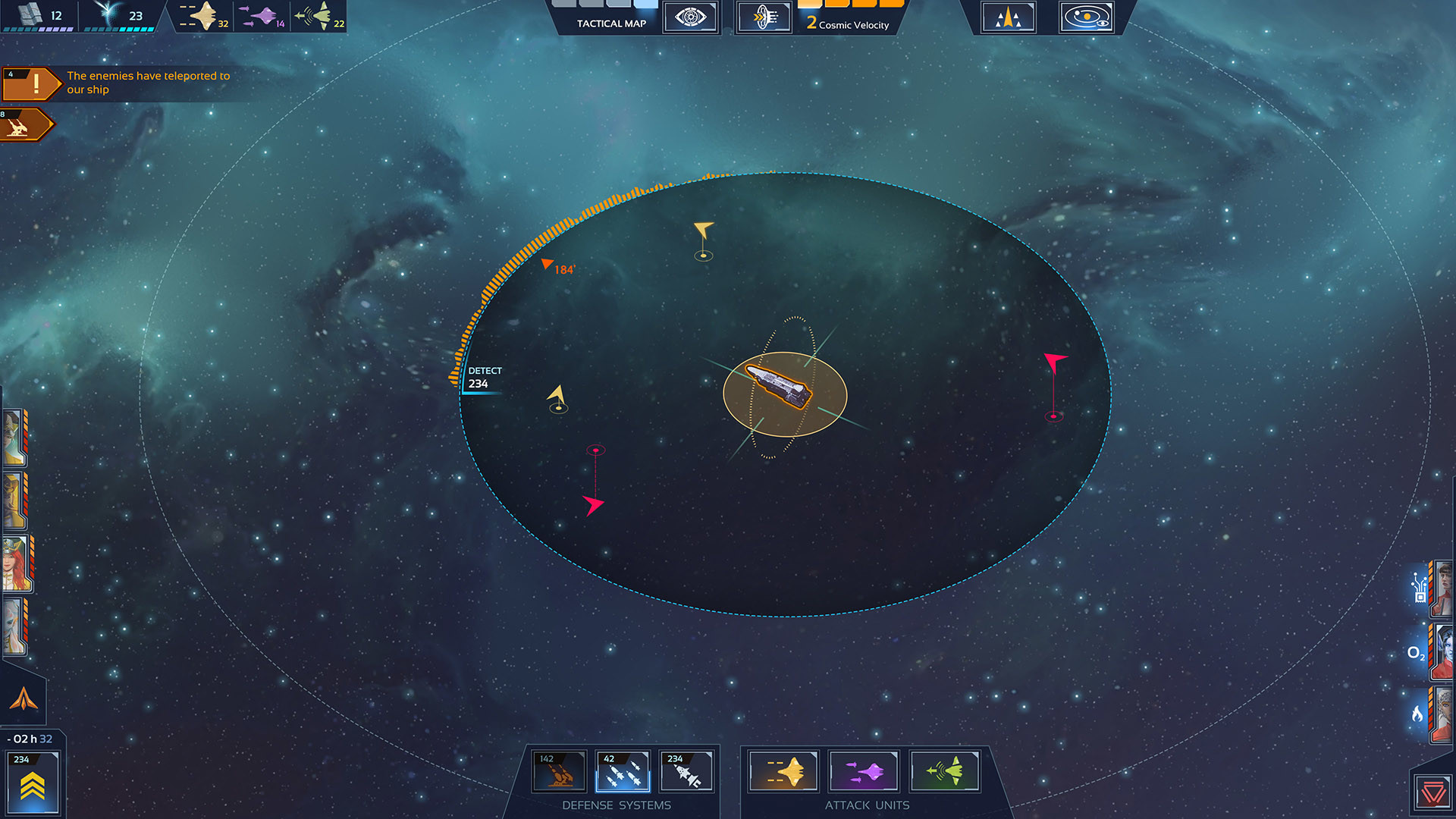This screenshot has height=819, width=1456.
Task: Select the yellow fighter in Attack Units
Action: click(783, 771)
